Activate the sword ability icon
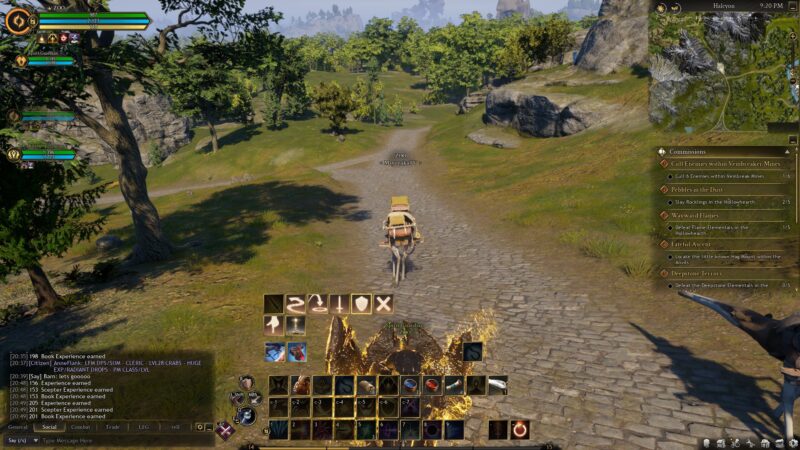Screen dimensions: 800x450 click(x=340, y=303)
